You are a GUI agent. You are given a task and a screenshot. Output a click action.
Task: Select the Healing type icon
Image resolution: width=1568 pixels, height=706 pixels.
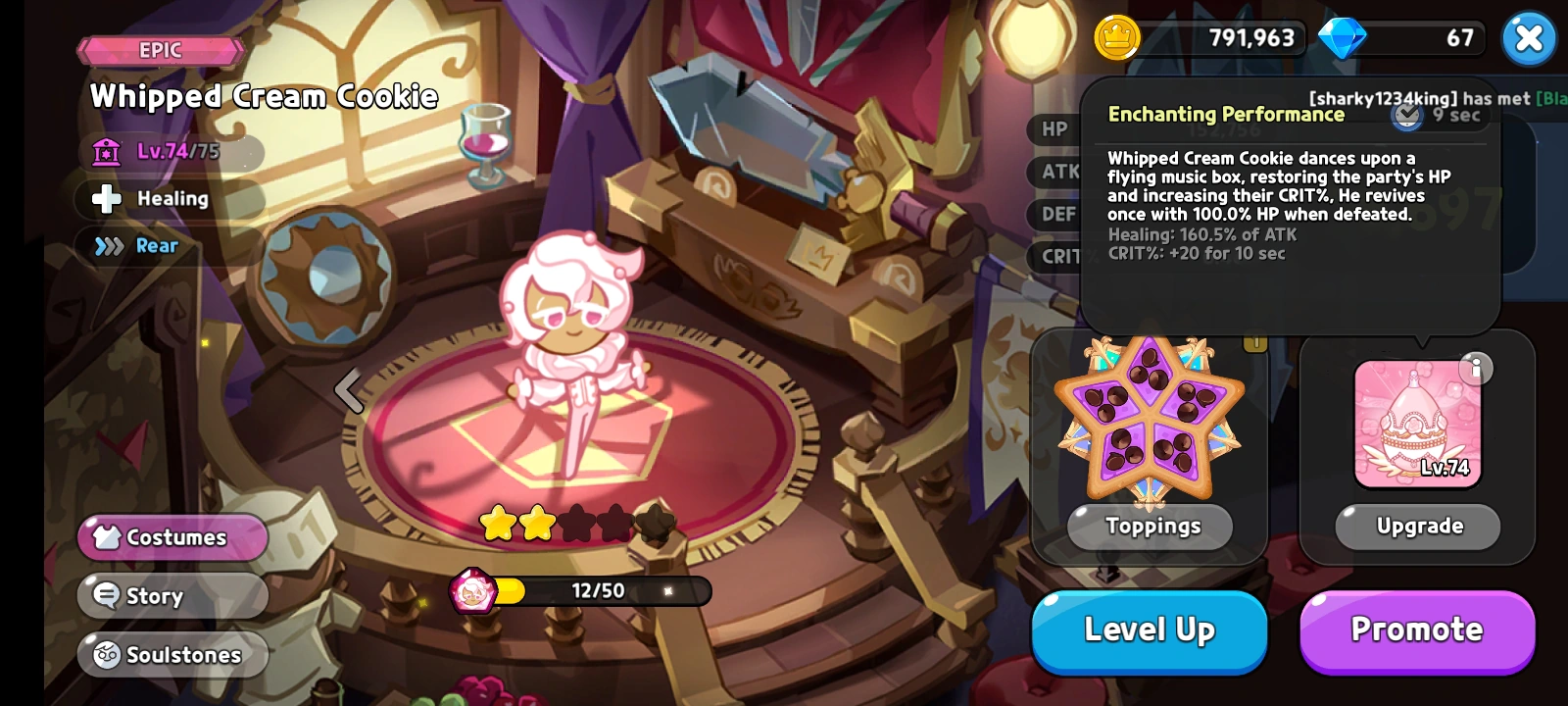(x=105, y=199)
